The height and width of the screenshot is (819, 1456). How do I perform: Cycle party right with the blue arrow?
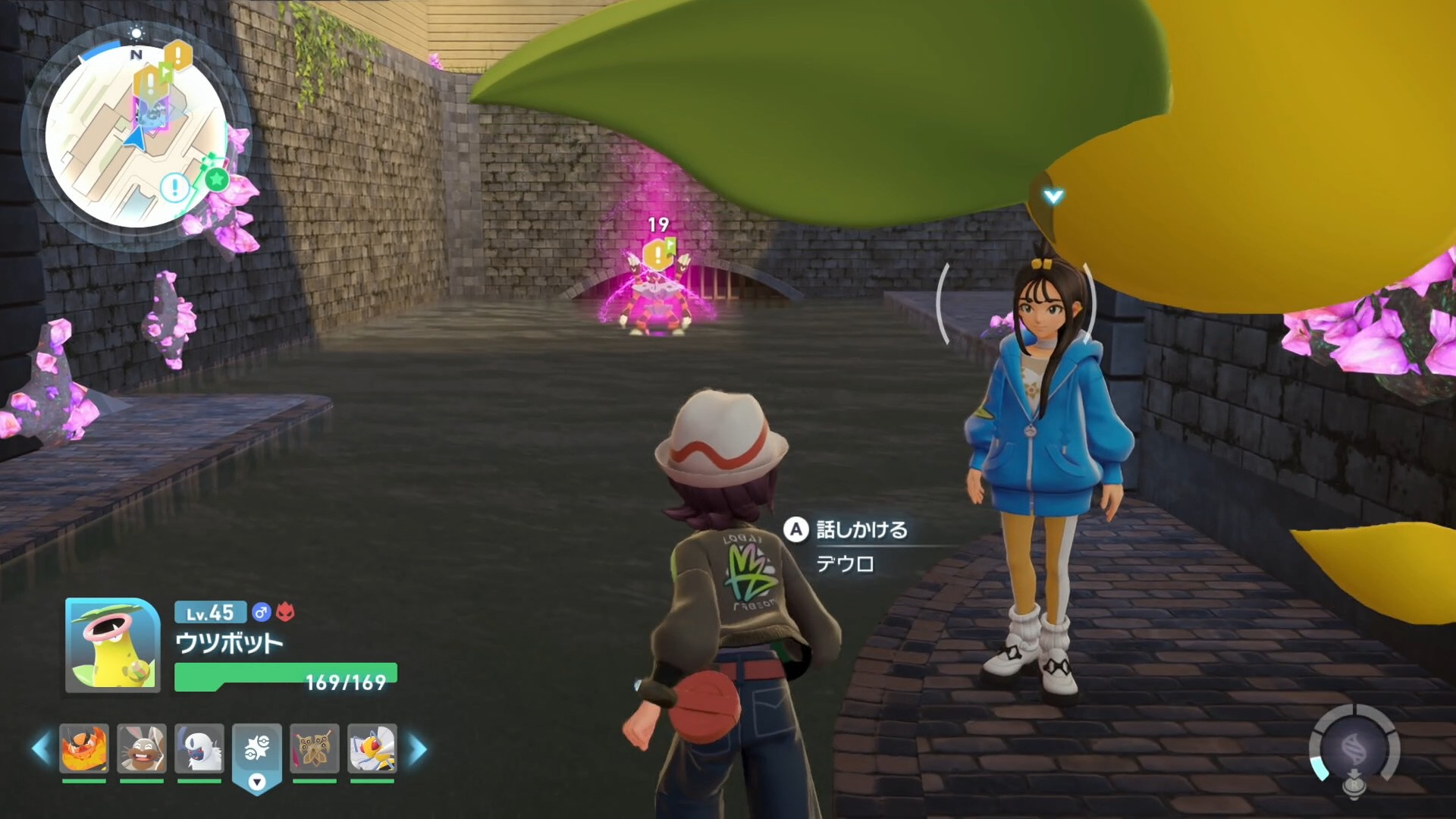[x=418, y=749]
